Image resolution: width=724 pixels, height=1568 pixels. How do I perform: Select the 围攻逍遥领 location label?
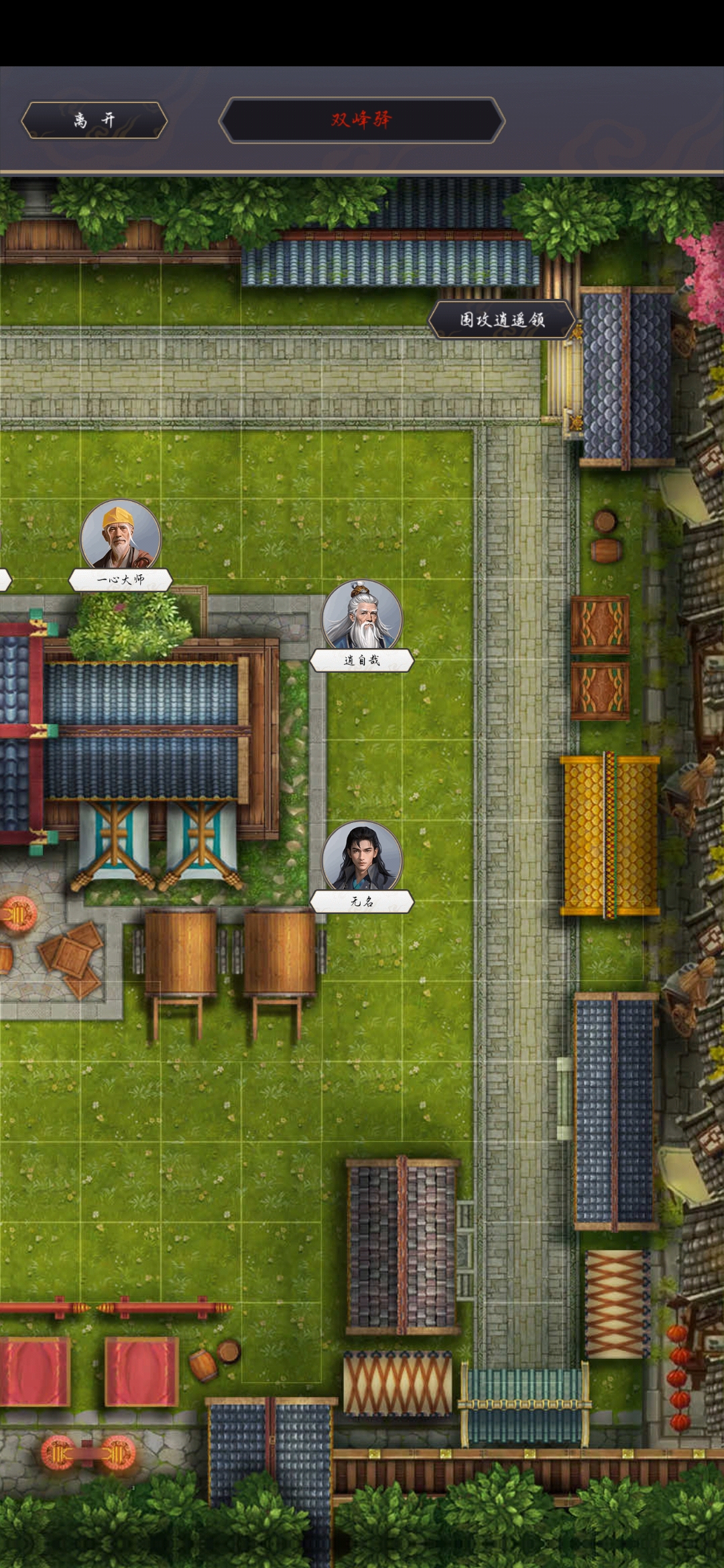(x=501, y=320)
